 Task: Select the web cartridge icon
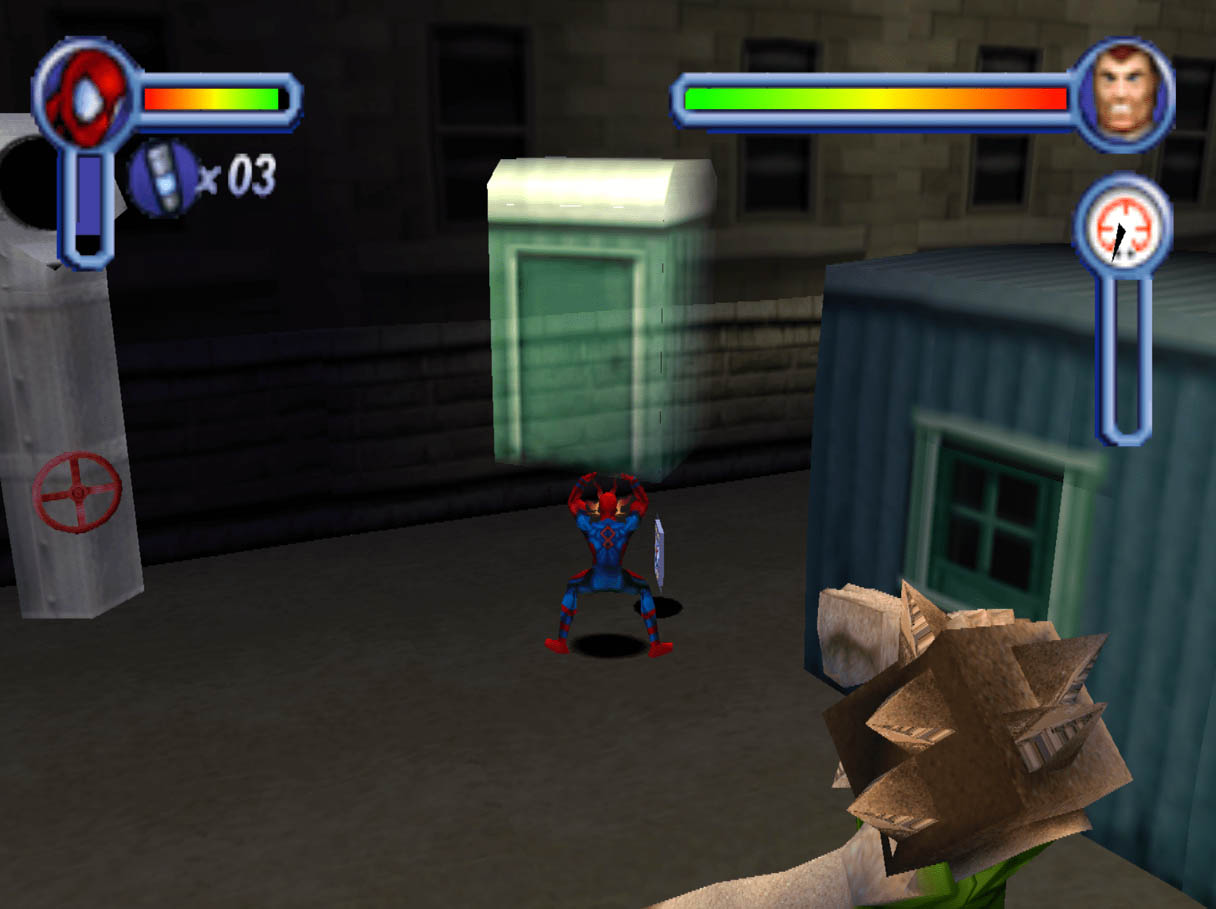pyautogui.click(x=163, y=178)
